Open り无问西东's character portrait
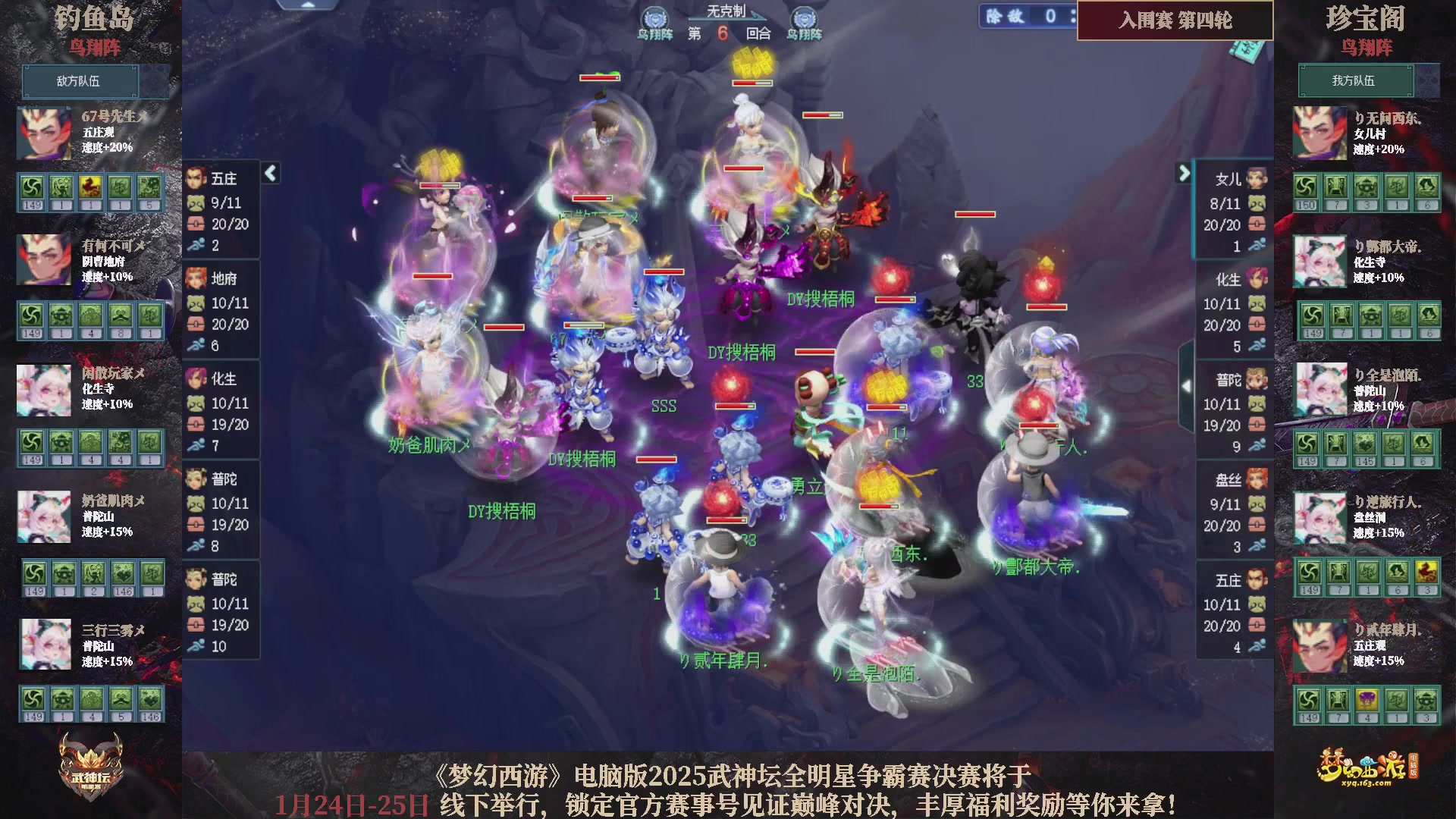 1320,130
